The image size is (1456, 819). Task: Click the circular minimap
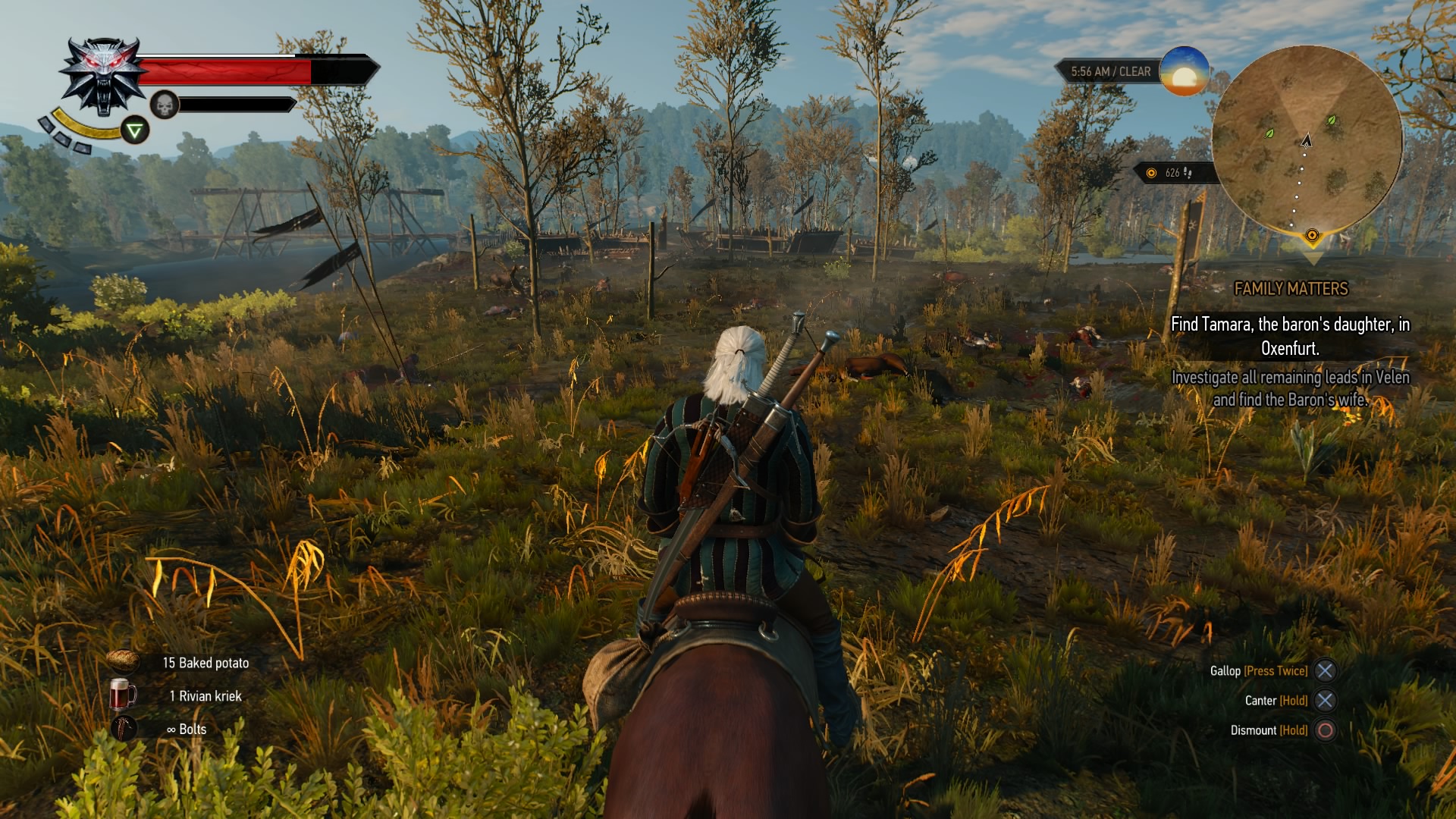click(x=1307, y=139)
